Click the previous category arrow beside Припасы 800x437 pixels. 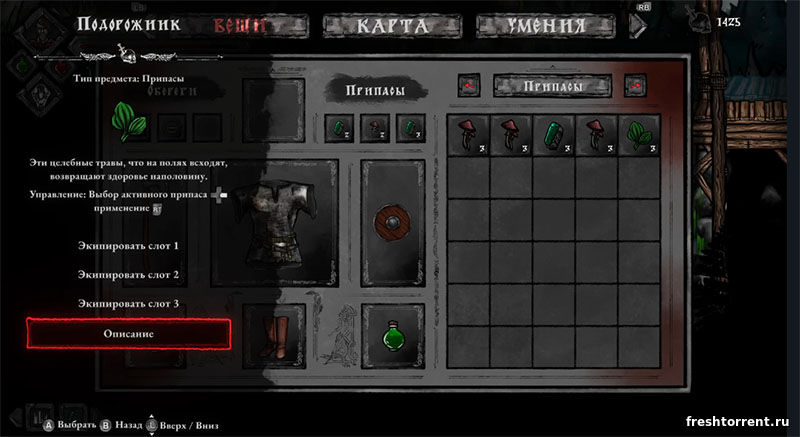[x=468, y=88]
